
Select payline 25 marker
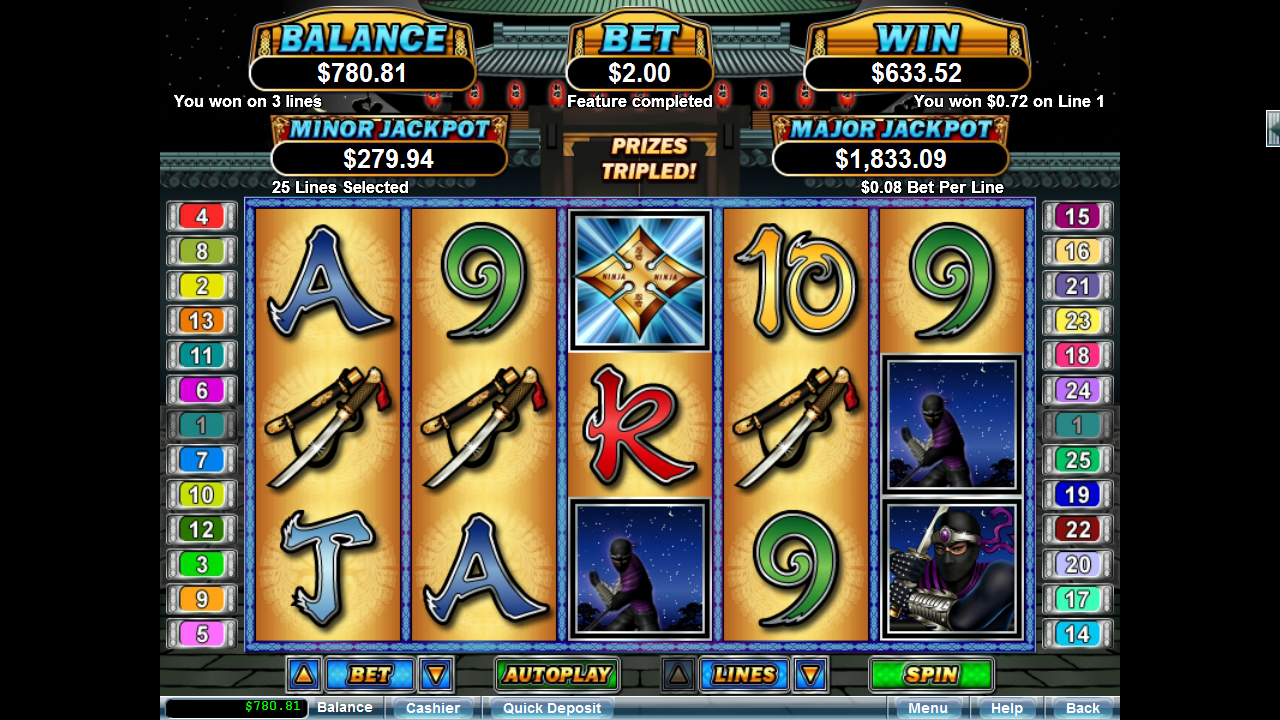pyautogui.click(x=1077, y=460)
